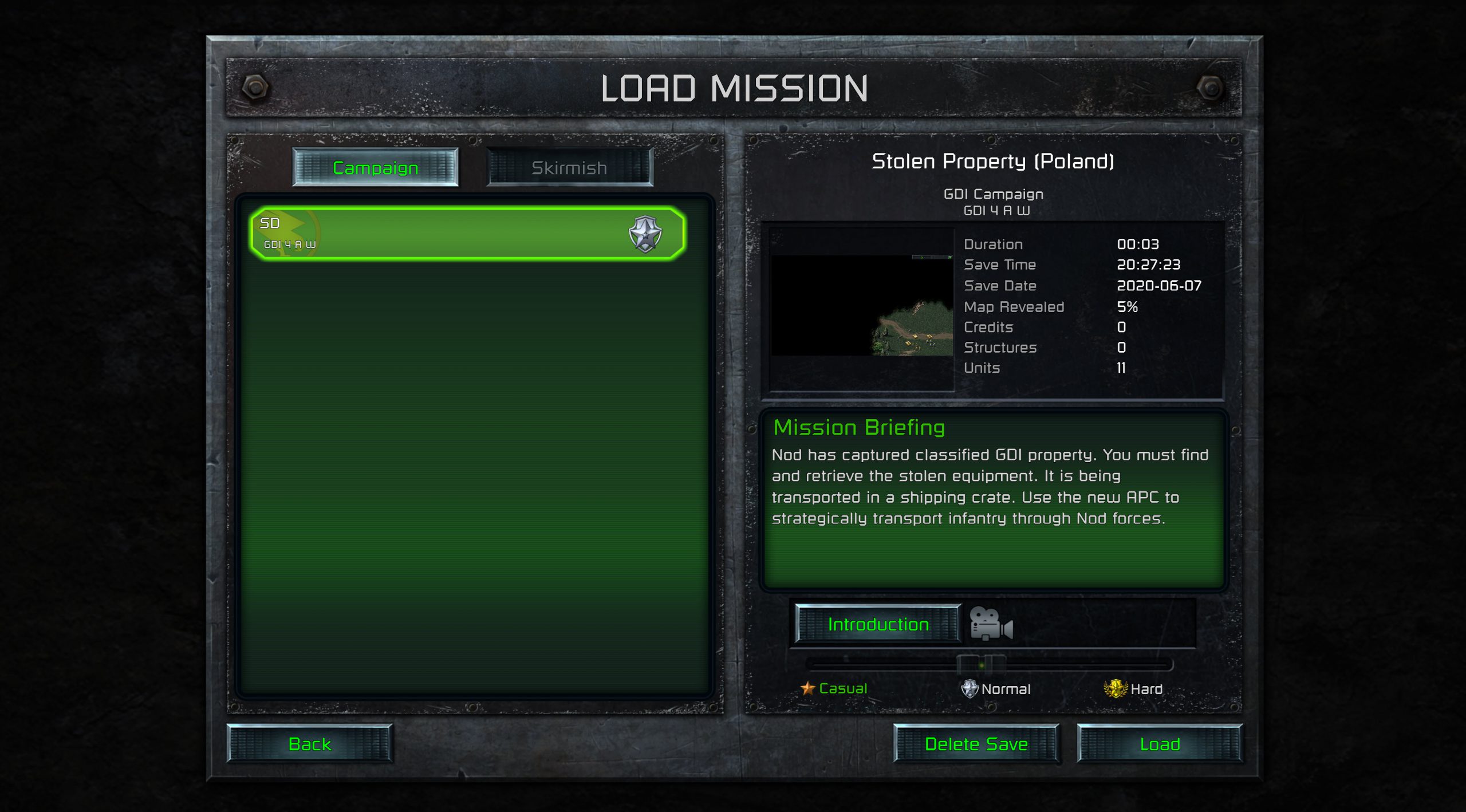Screen dimensions: 1466x812
Task: Switch to the Campaign tab
Action: 375,168
